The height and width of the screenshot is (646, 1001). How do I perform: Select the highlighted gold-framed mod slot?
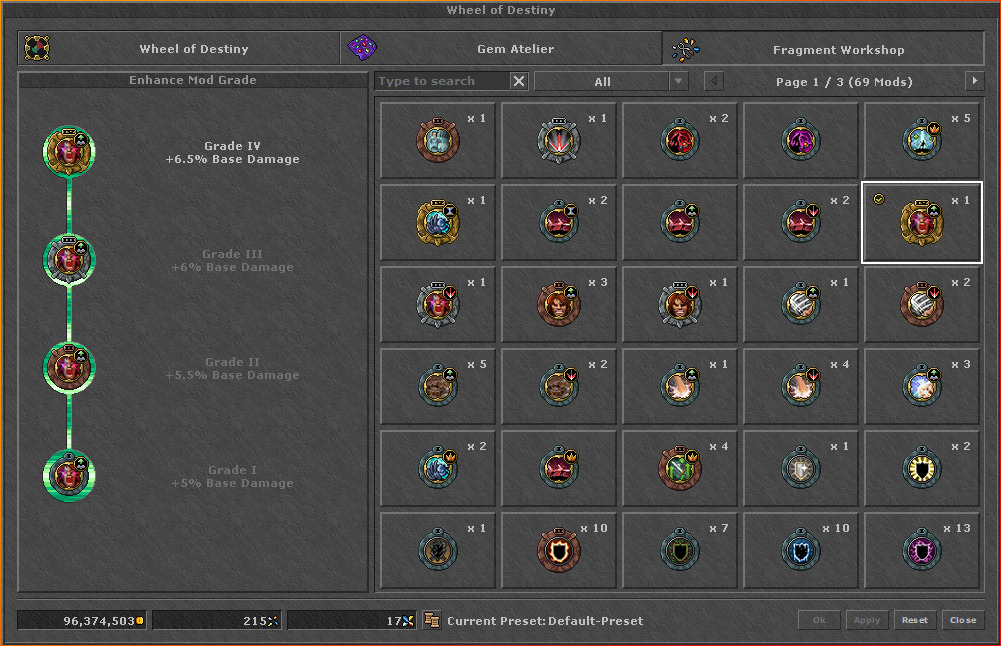click(922, 222)
